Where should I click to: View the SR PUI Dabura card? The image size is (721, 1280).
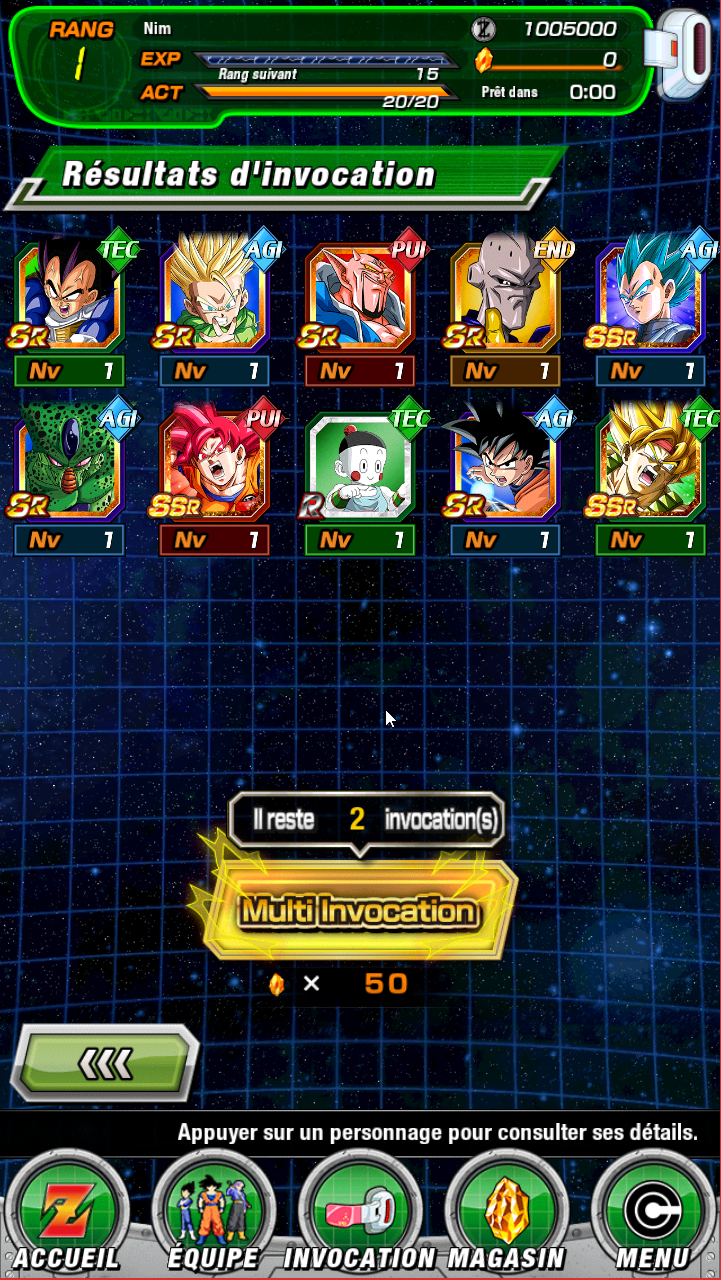[x=360, y=297]
